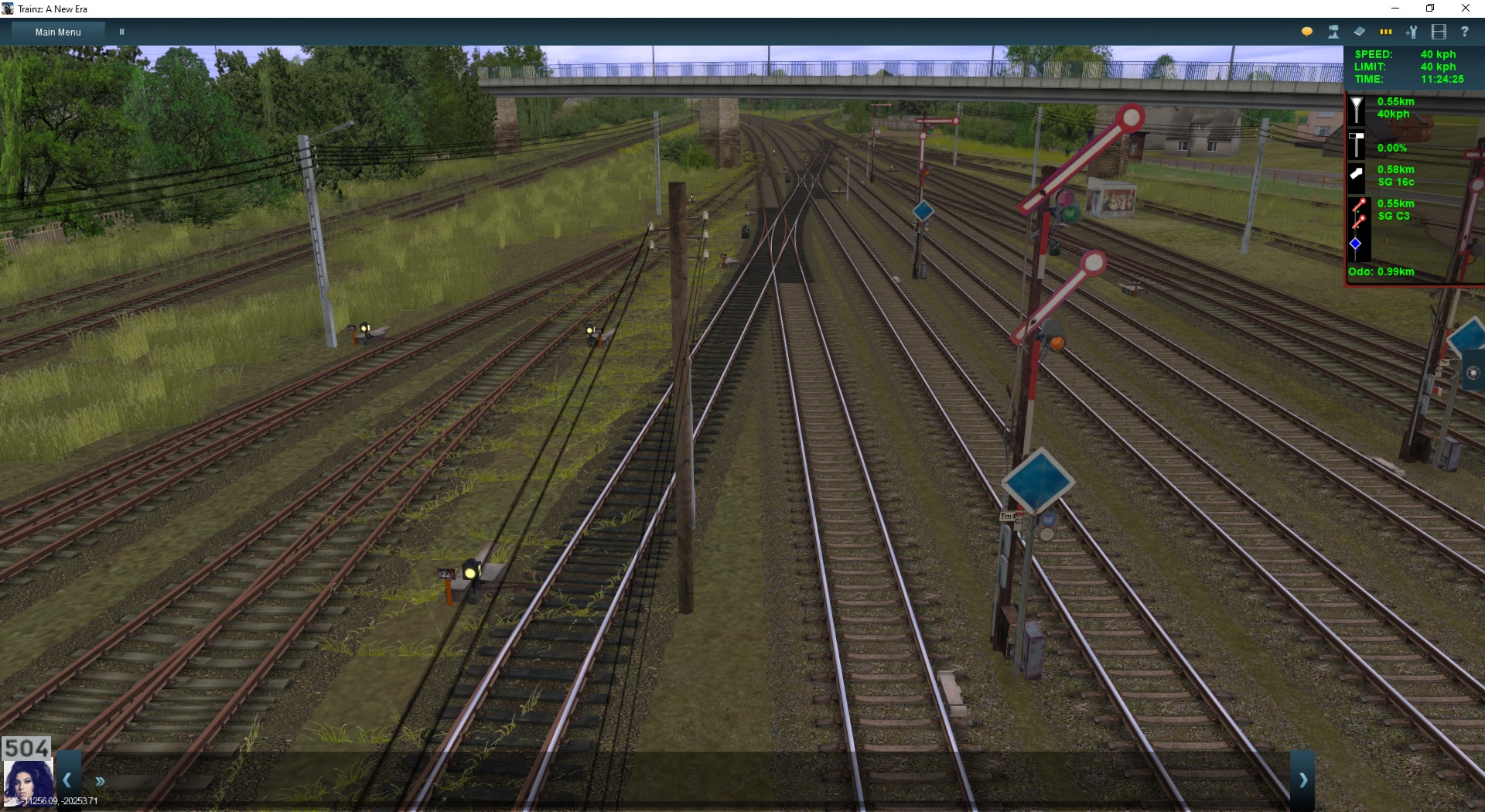This screenshot has width=1485, height=812.
Task: Toggle the yellow three-bar toolbar icon
Action: (x=1385, y=32)
